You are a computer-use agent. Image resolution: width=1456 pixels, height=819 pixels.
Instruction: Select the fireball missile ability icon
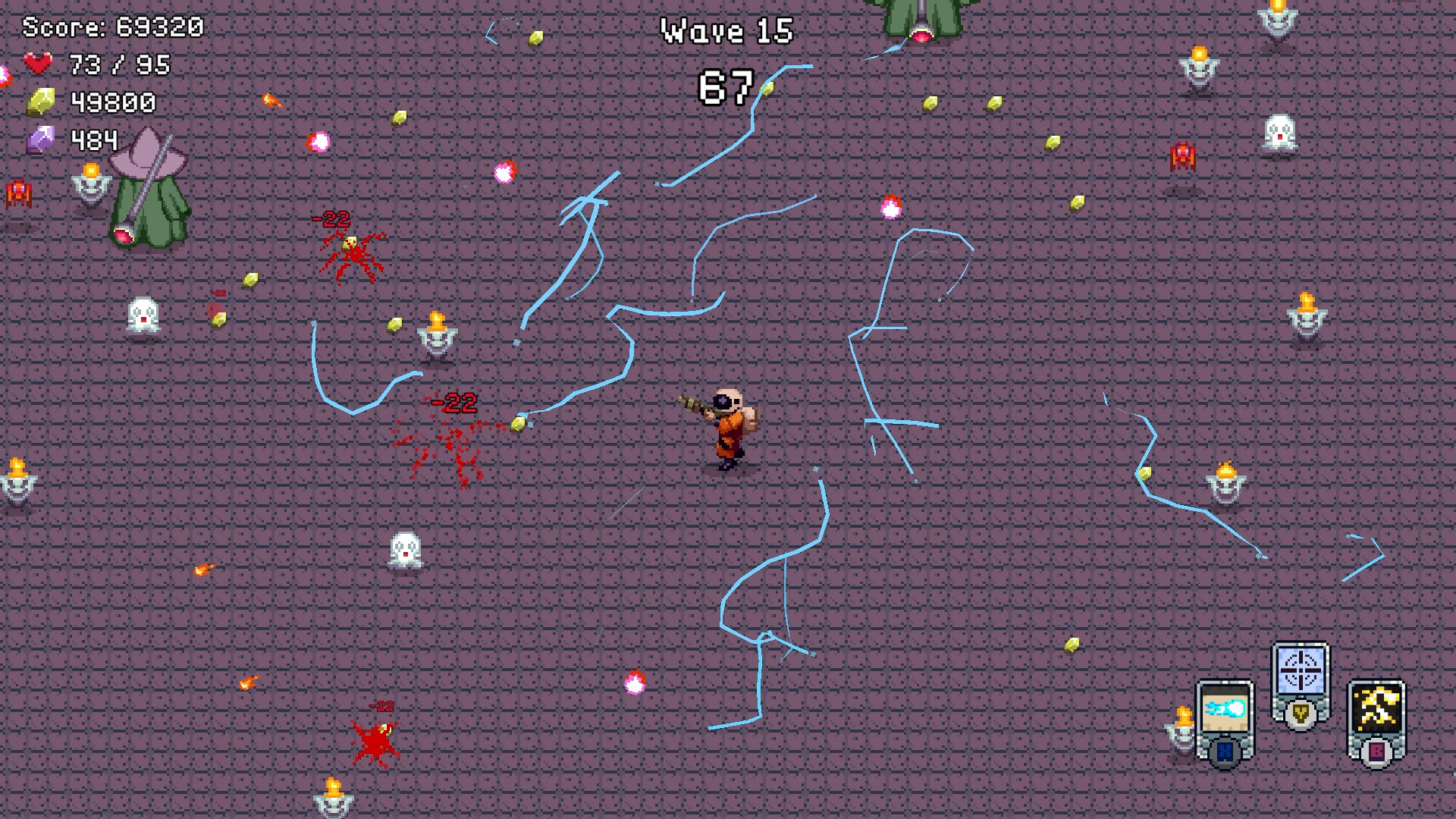(x=1225, y=708)
